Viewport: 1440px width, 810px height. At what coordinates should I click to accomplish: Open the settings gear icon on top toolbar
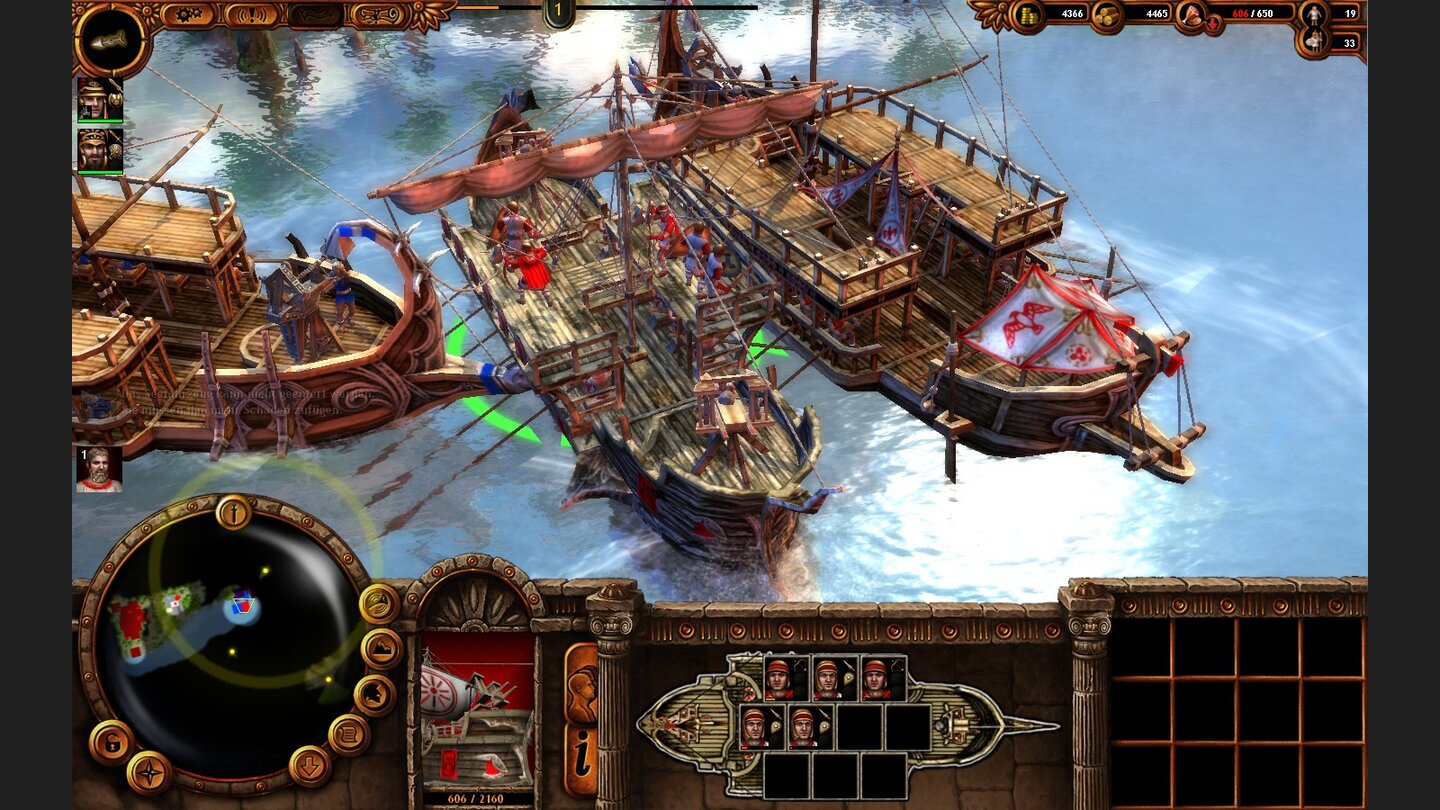click(186, 12)
